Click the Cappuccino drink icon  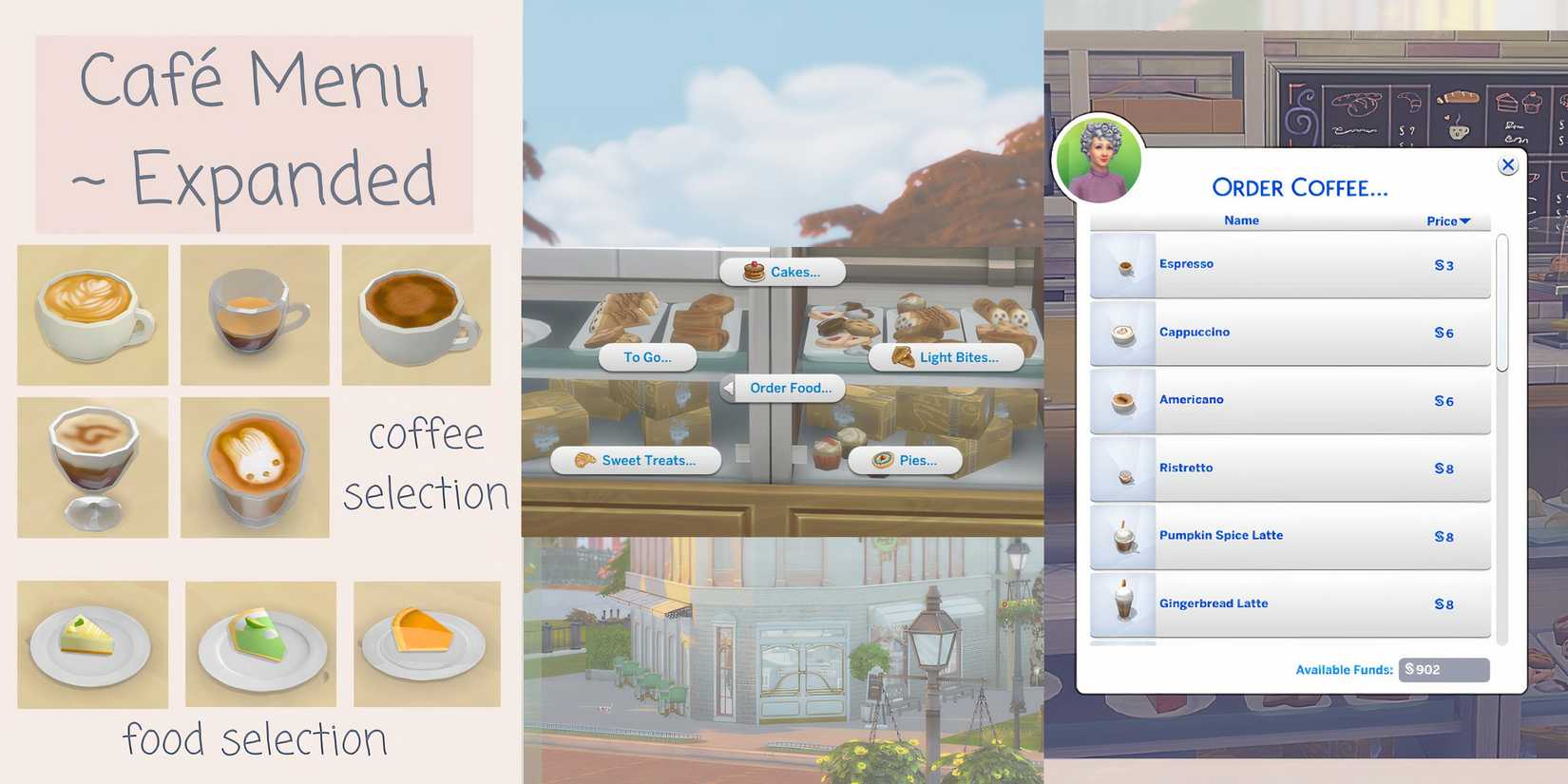click(1122, 333)
